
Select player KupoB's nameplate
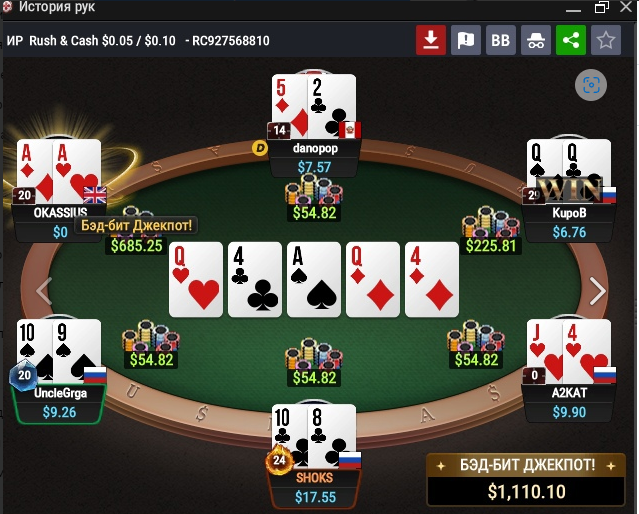coord(568,223)
